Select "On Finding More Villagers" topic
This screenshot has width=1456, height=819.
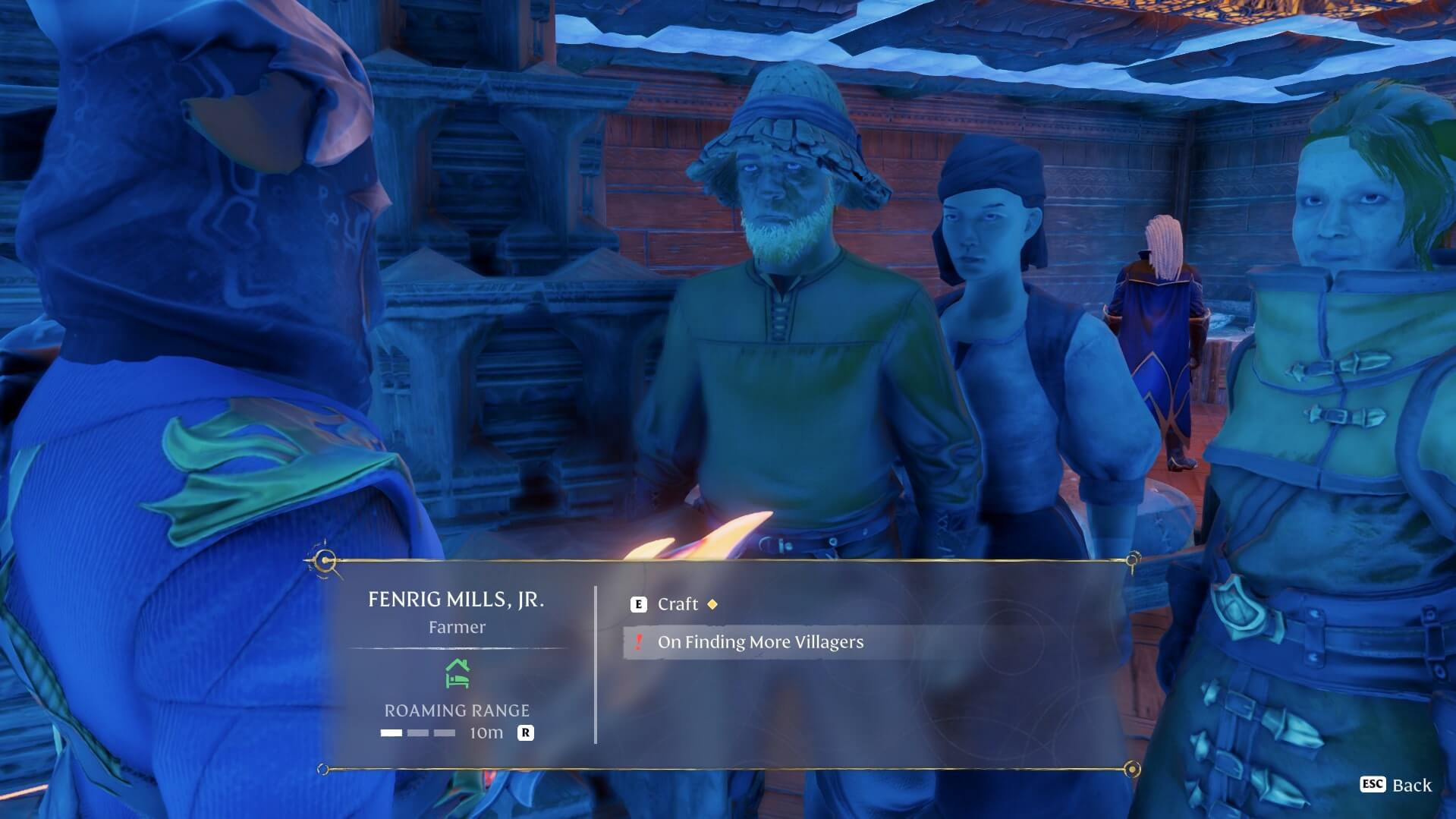click(x=759, y=642)
